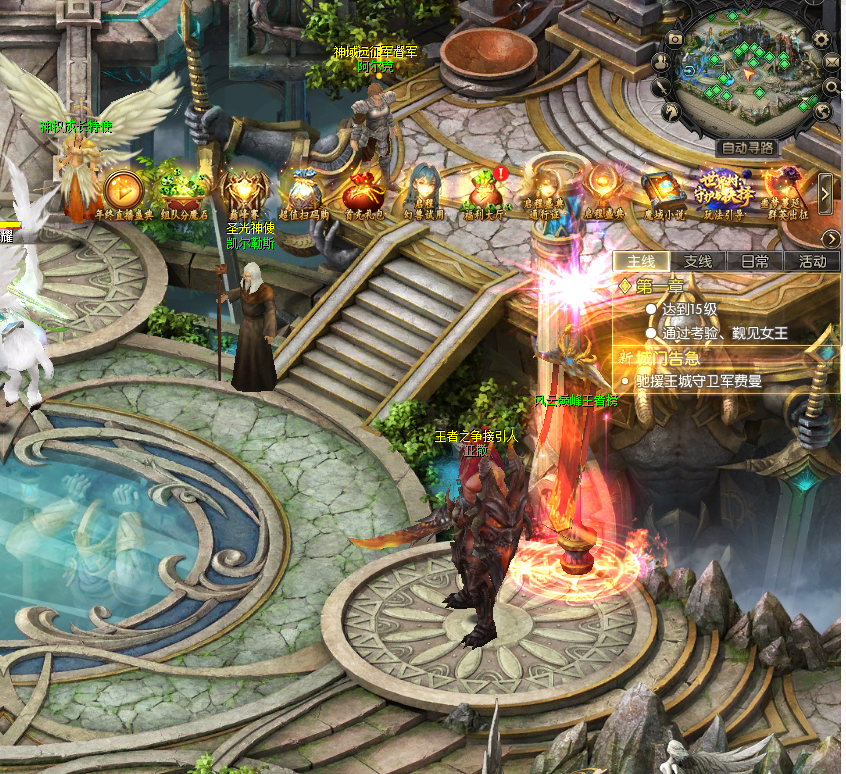Click the 自动寻路 auto-pathfinding button

click(748, 148)
